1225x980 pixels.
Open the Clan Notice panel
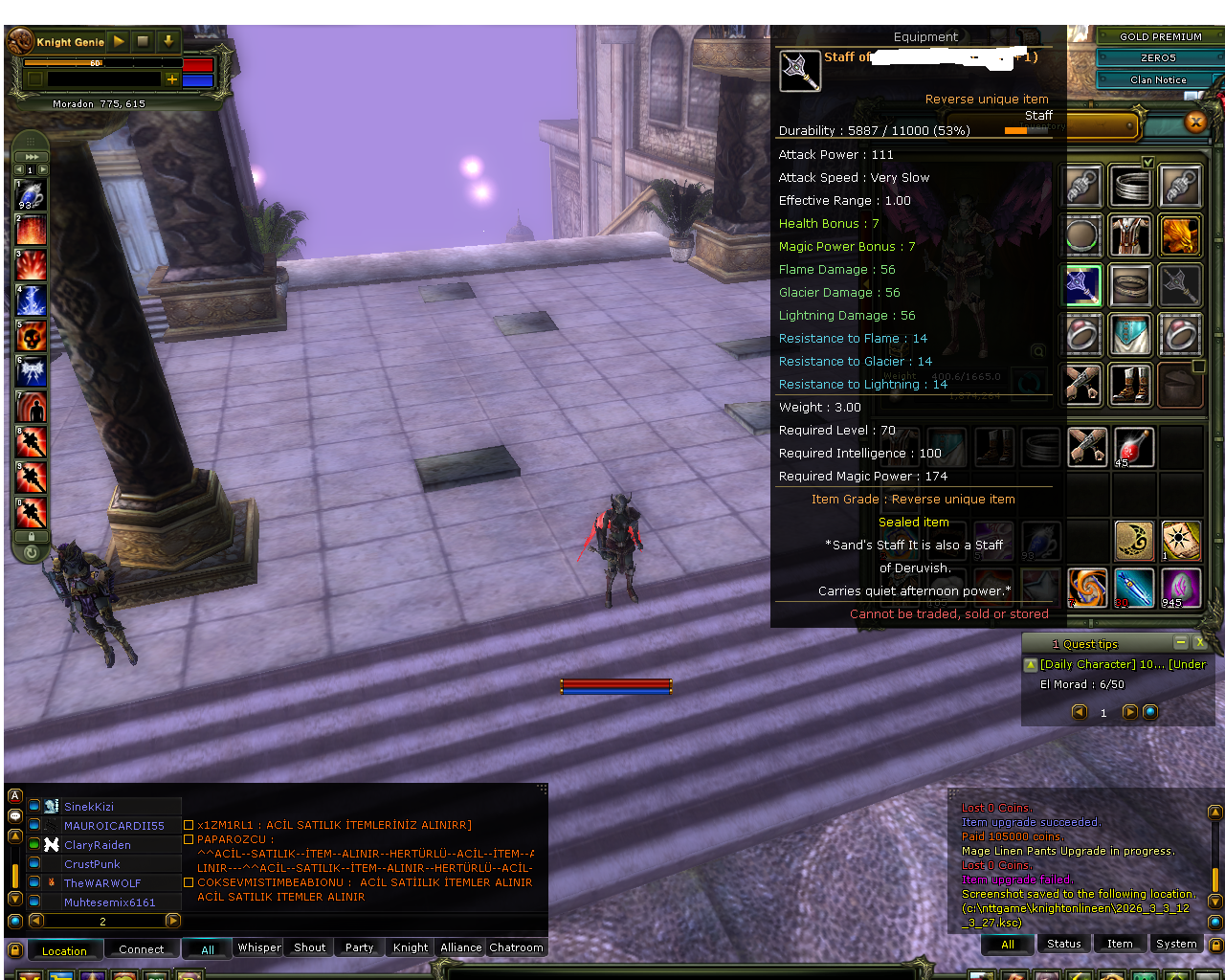pos(1158,80)
